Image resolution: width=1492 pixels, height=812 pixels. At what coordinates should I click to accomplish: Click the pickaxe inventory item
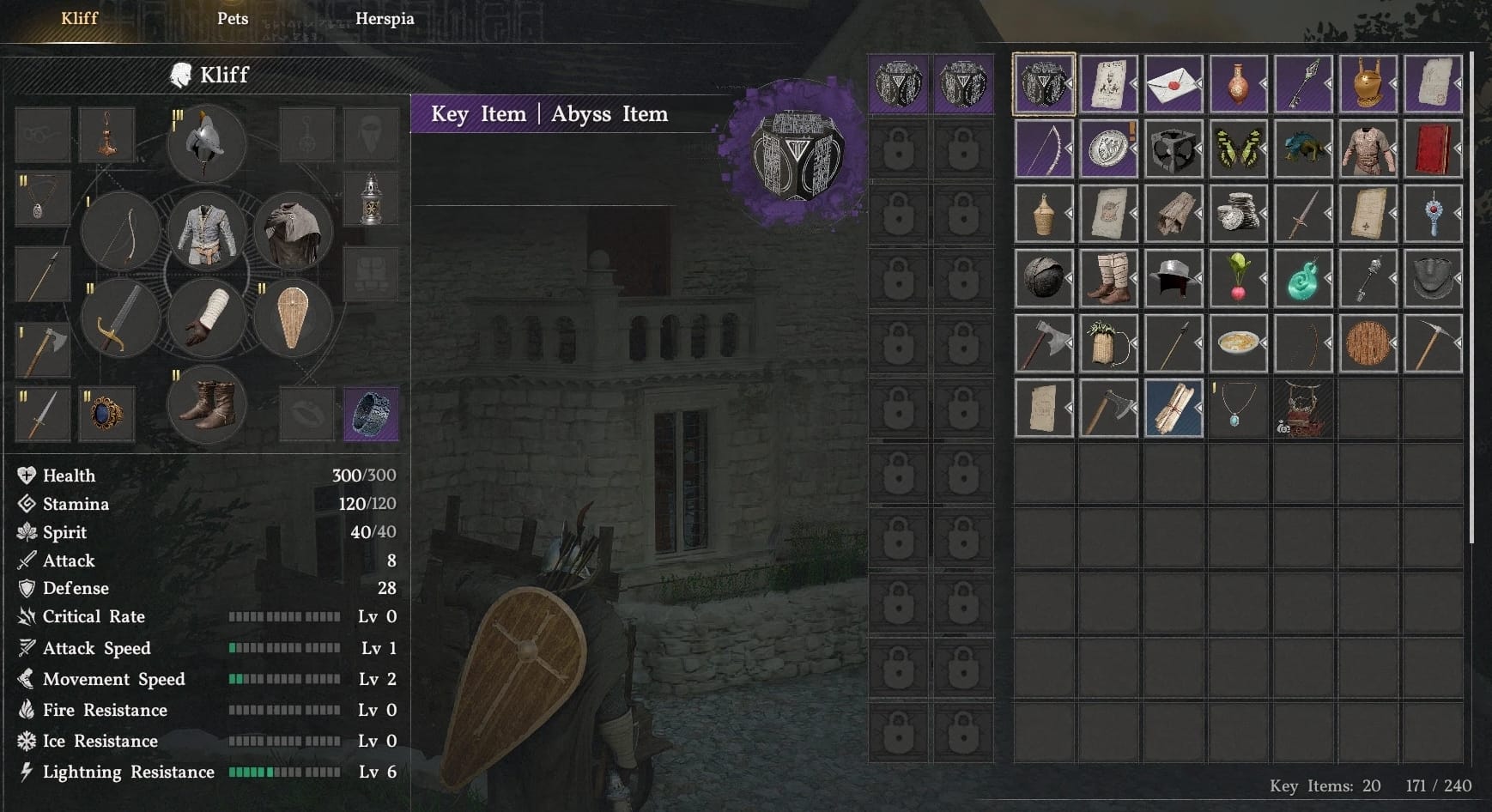(1432, 342)
